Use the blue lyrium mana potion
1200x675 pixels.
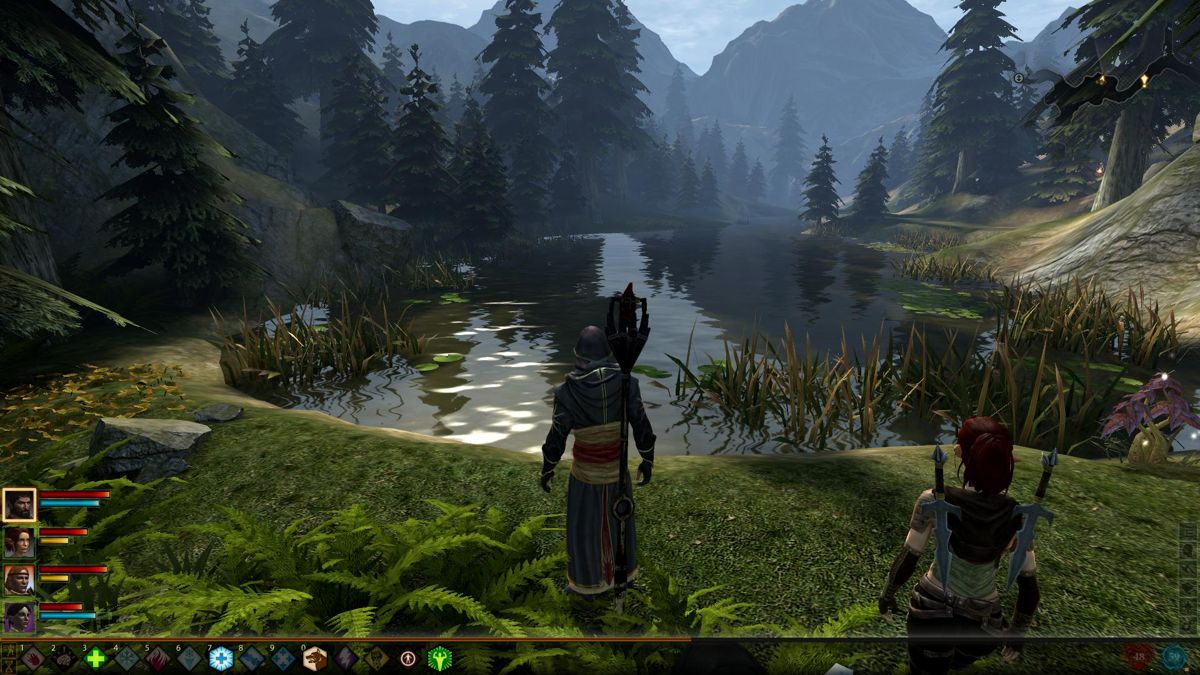coord(1173,656)
